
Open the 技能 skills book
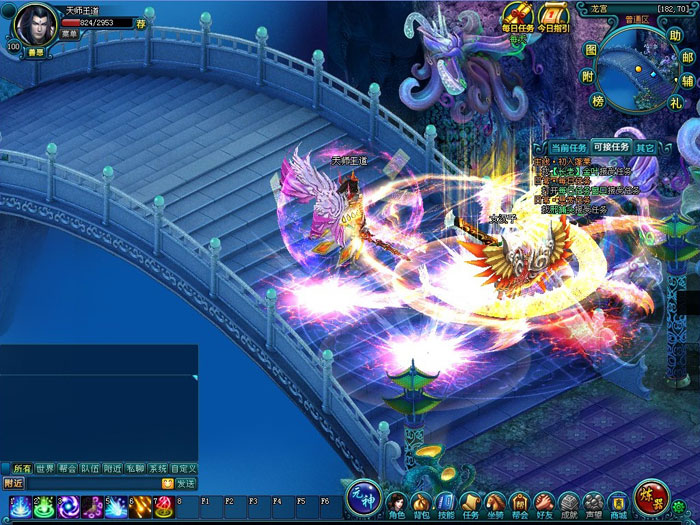tap(446, 504)
